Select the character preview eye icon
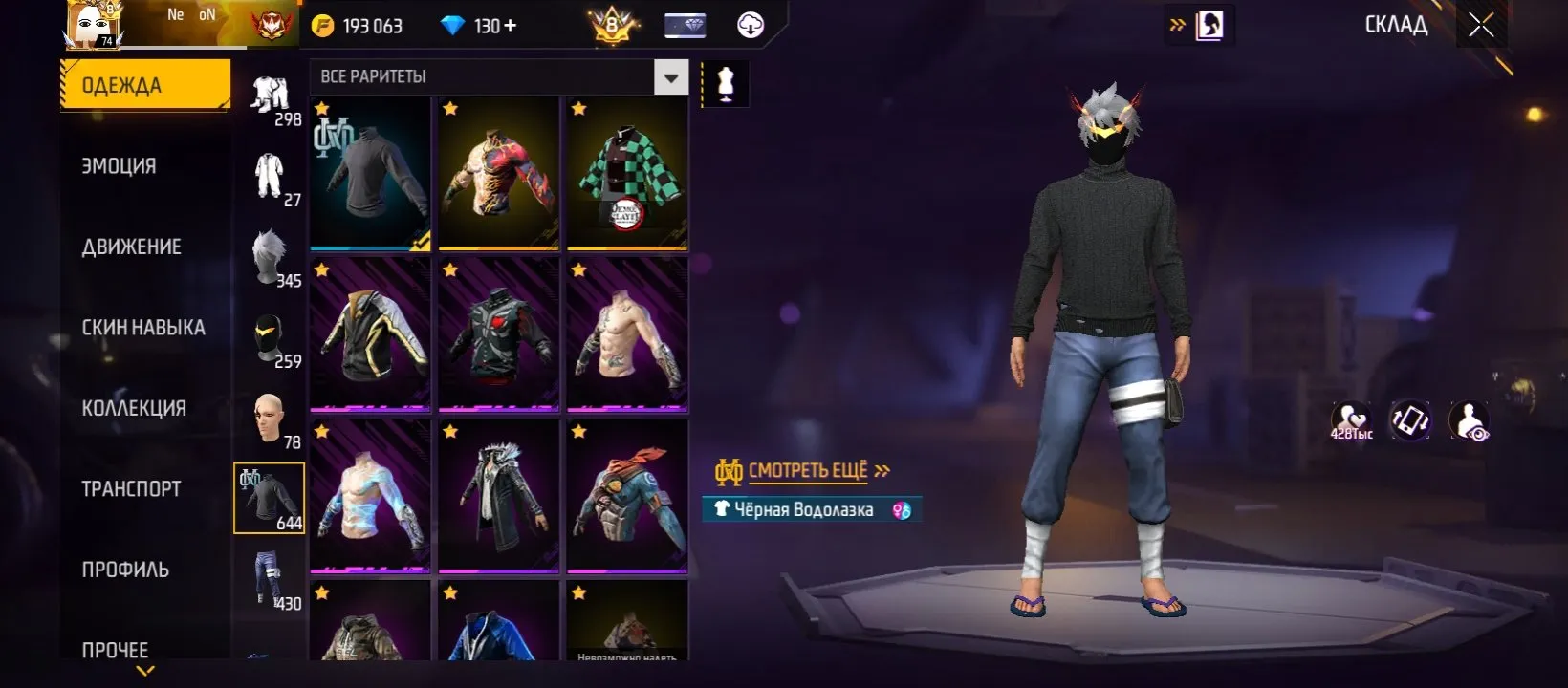 click(x=1470, y=419)
